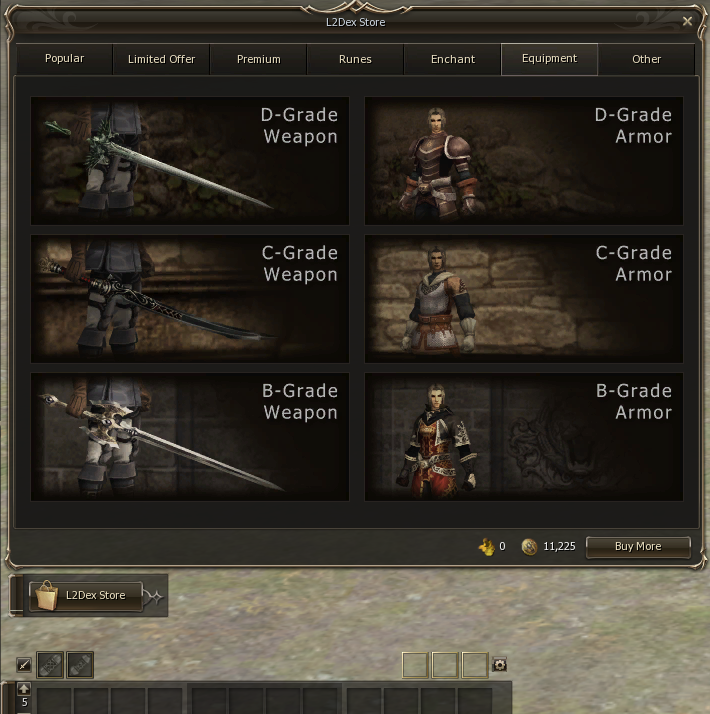Open the Other tab
This screenshot has width=710, height=714.
(646, 59)
